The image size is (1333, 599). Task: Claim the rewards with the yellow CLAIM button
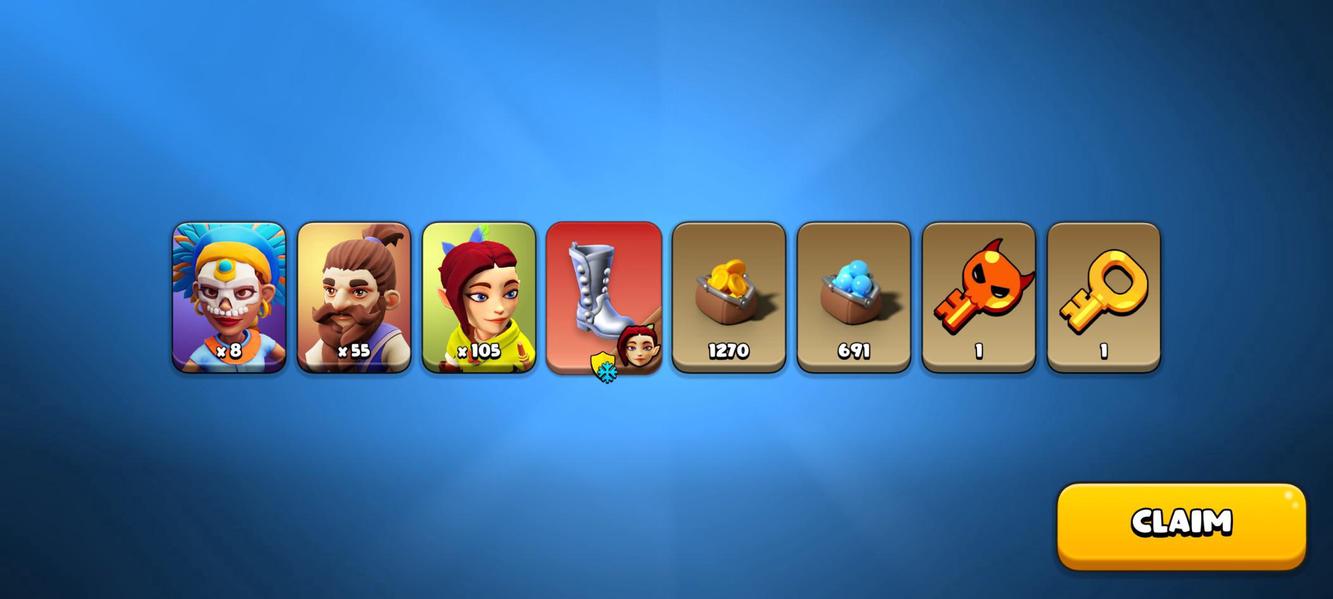(1181, 524)
